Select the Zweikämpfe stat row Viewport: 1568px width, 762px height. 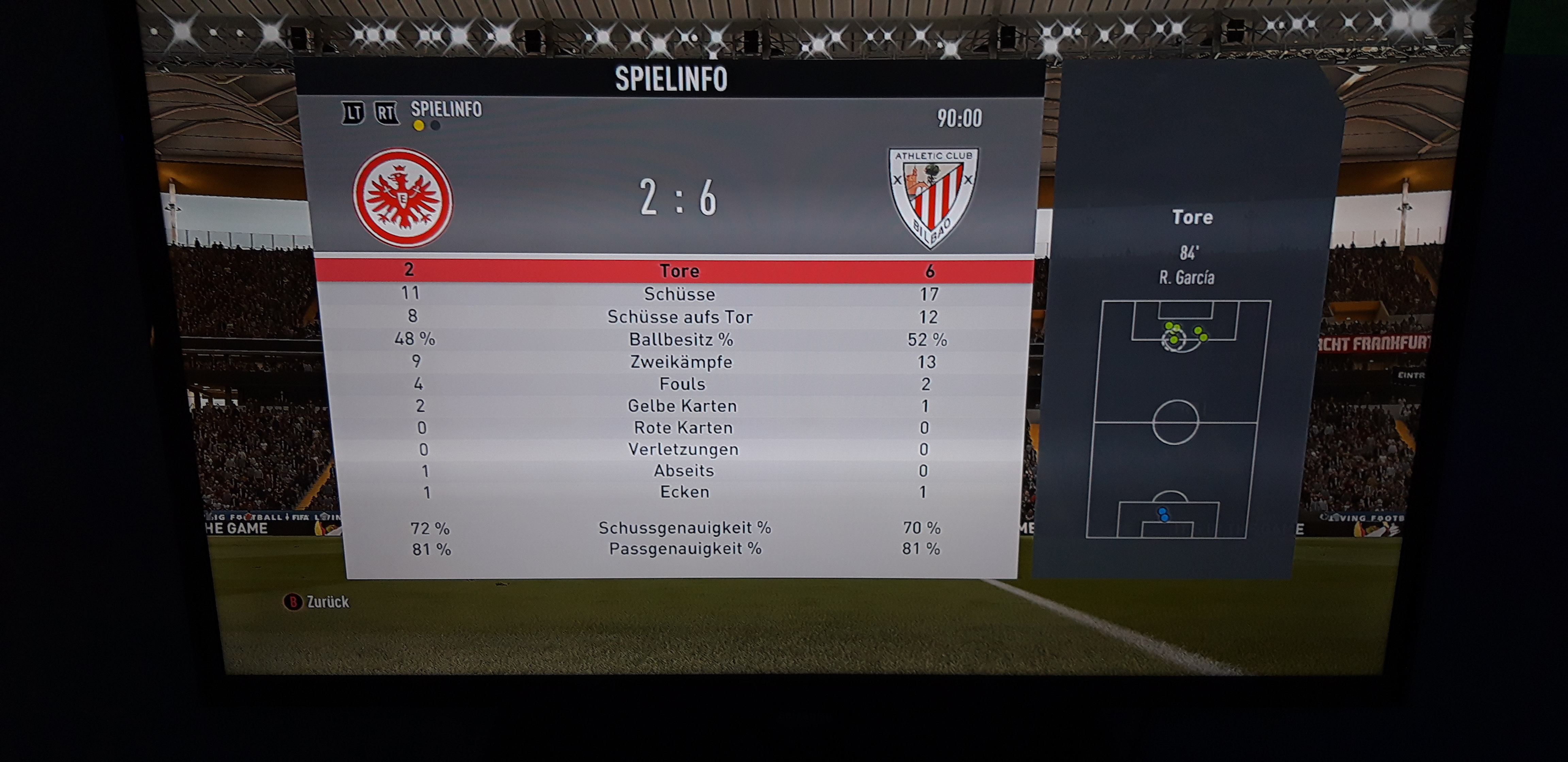pyautogui.click(x=681, y=362)
